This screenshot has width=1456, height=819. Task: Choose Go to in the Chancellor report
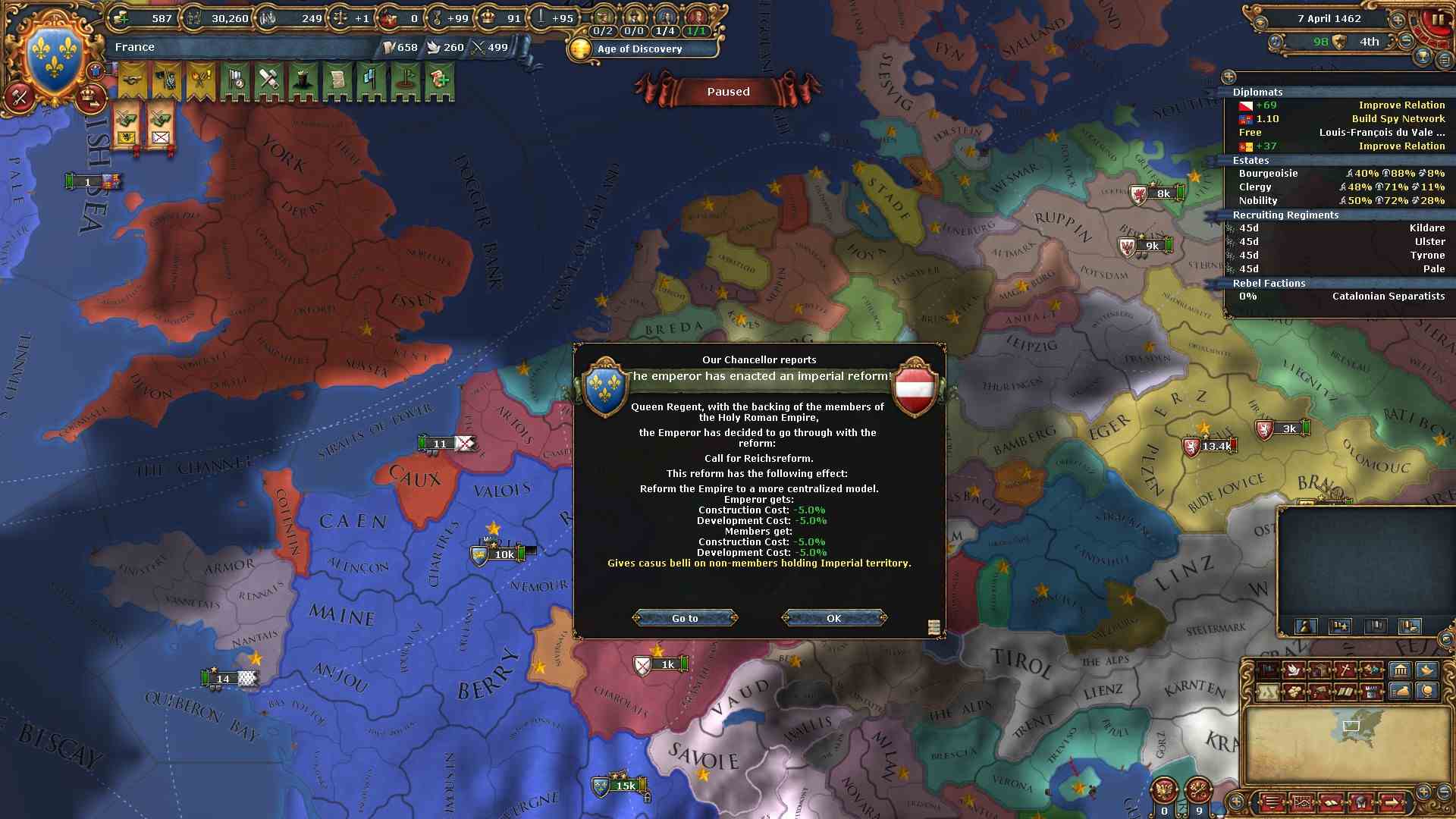(685, 618)
